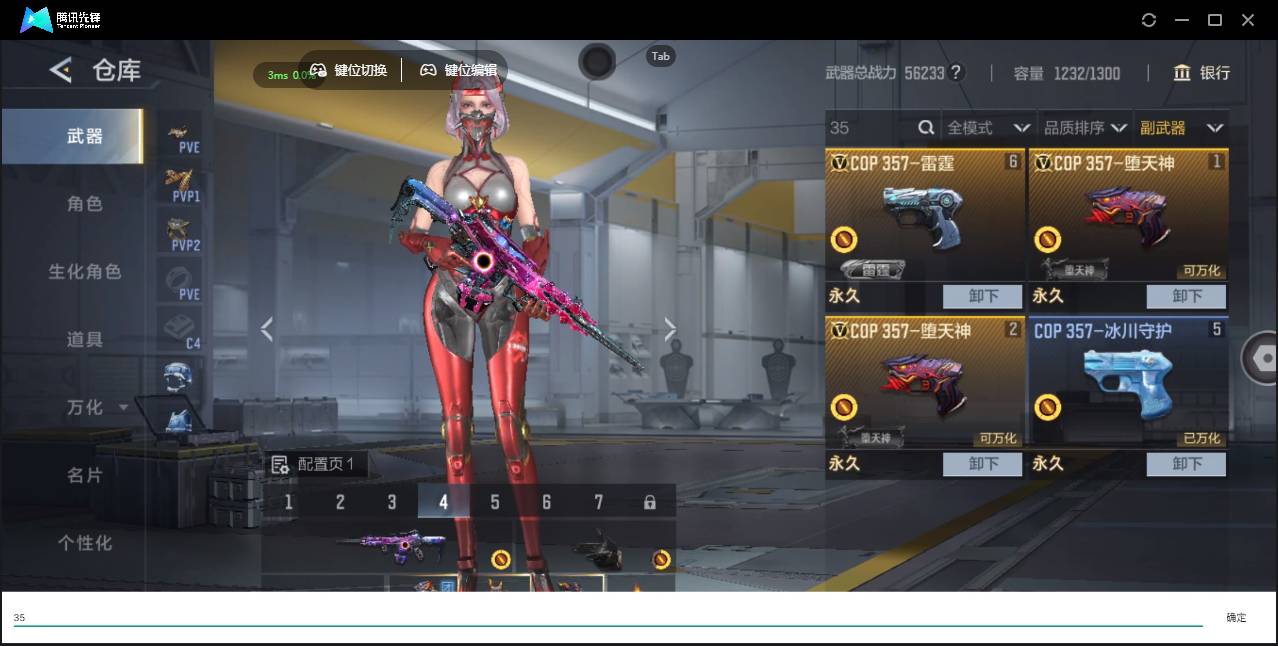Image resolution: width=1278 pixels, height=646 pixels.
Task: Open the 名片 section
Action: pos(84,475)
